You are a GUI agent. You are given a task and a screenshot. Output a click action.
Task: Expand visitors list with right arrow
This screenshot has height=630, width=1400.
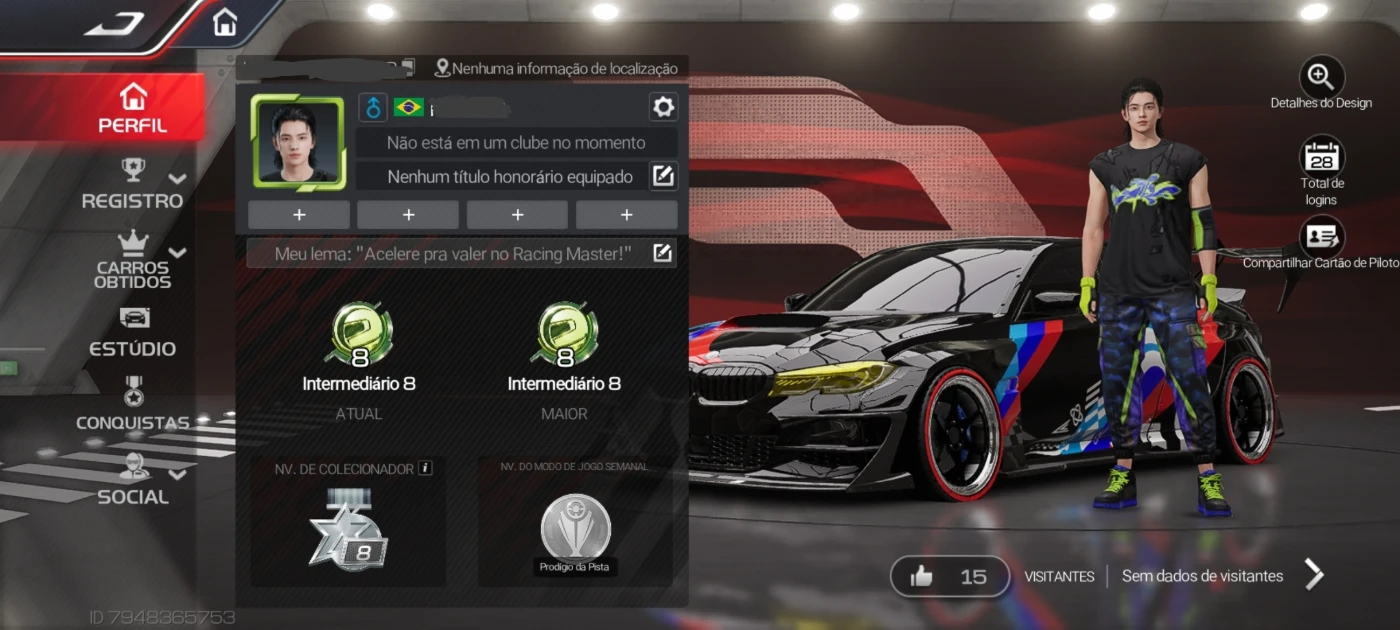[1314, 575]
